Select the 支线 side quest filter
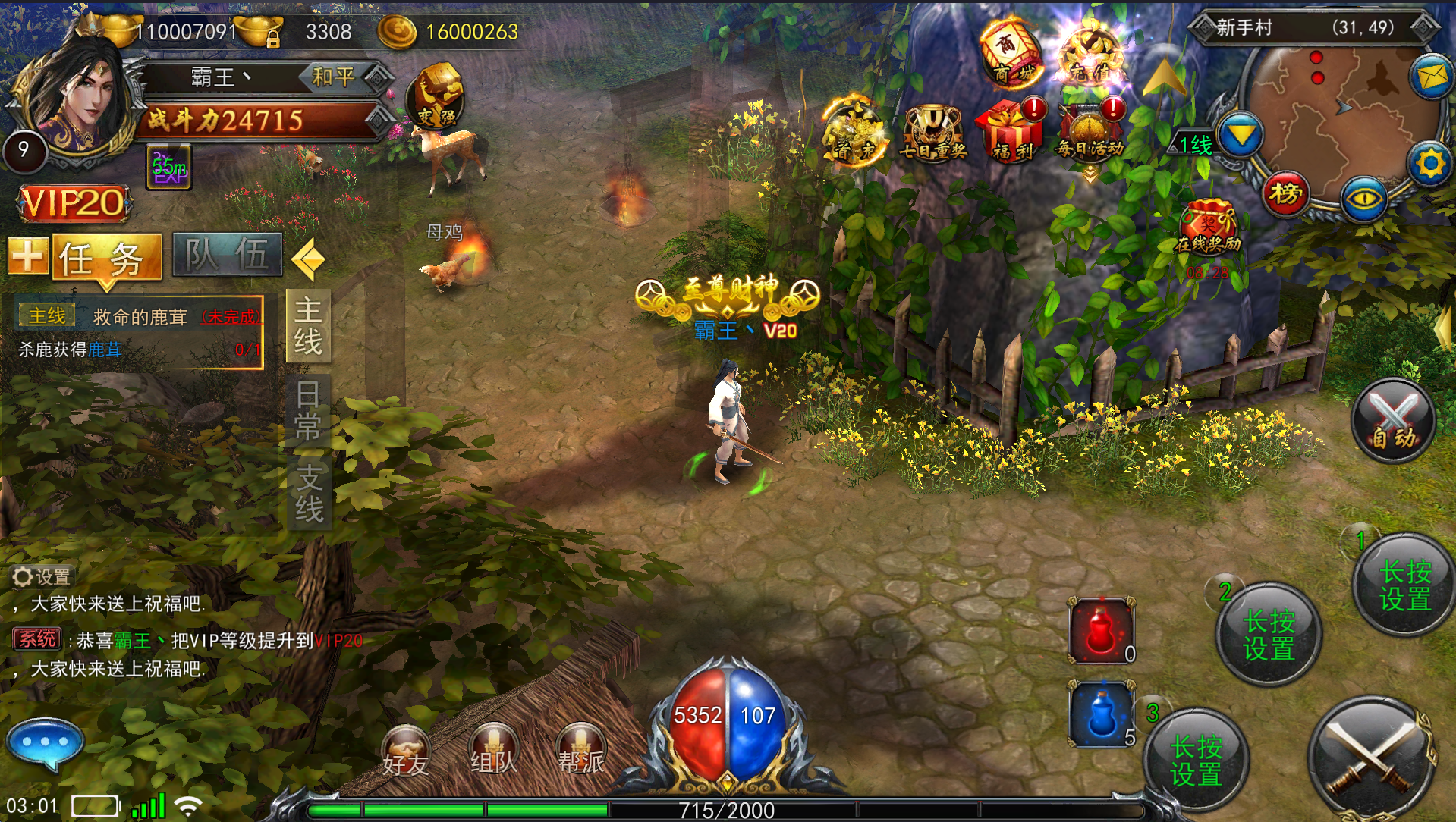Screen dimensions: 1456x822 click(309, 493)
